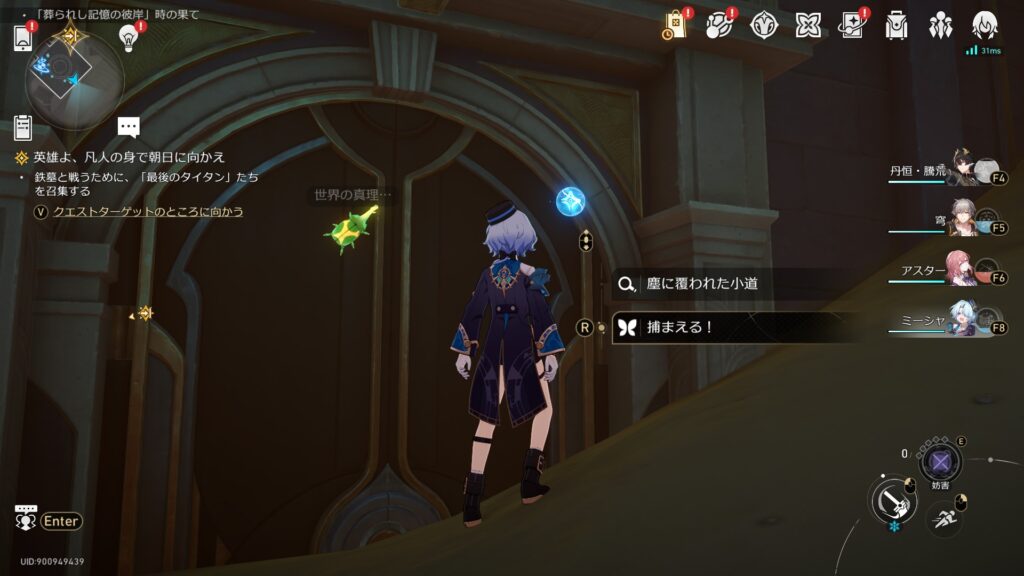Open the team lineup icon
1024x576 pixels.
click(x=940, y=26)
